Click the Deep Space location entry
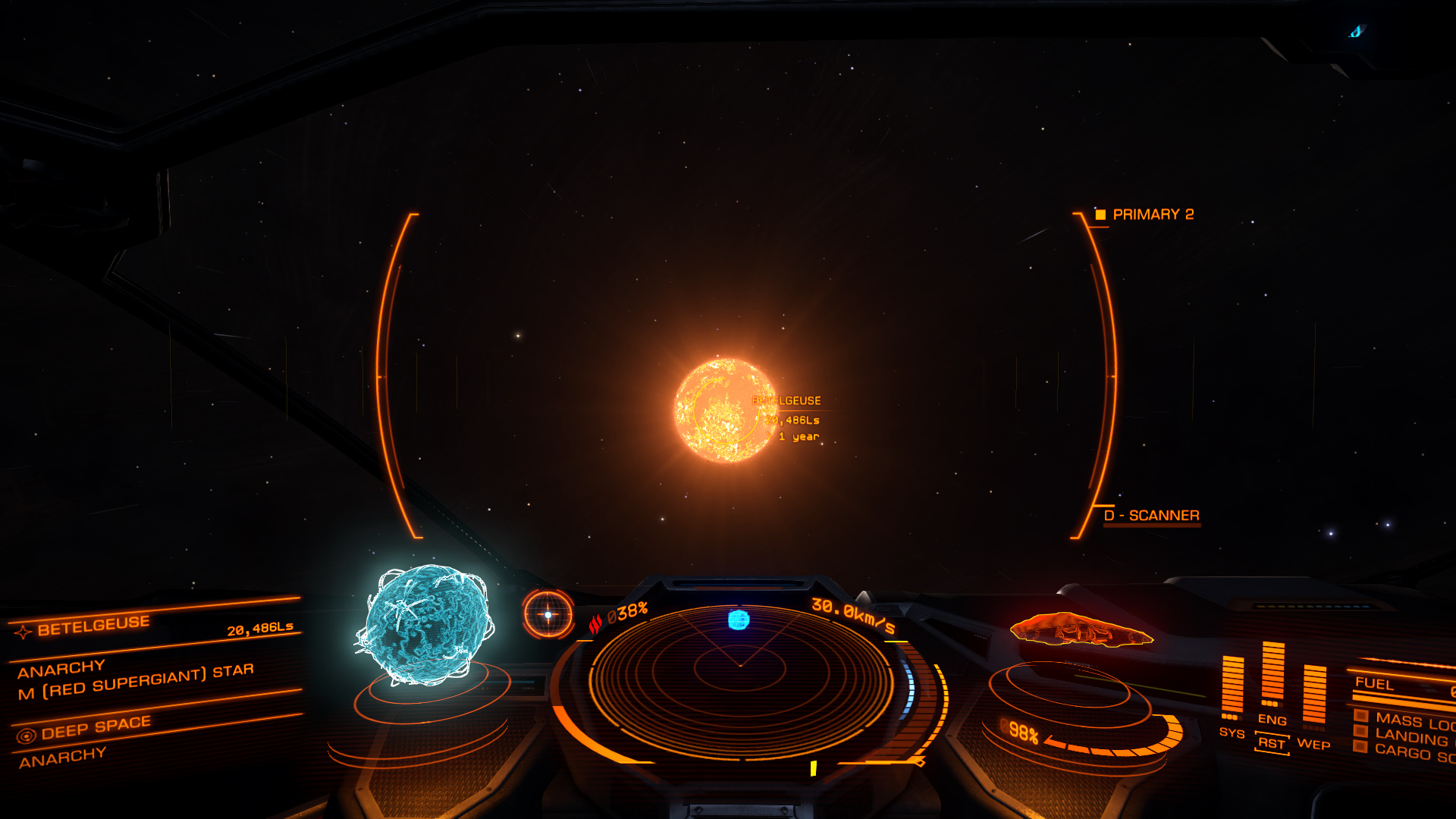This screenshot has width=1456, height=819. point(96,728)
